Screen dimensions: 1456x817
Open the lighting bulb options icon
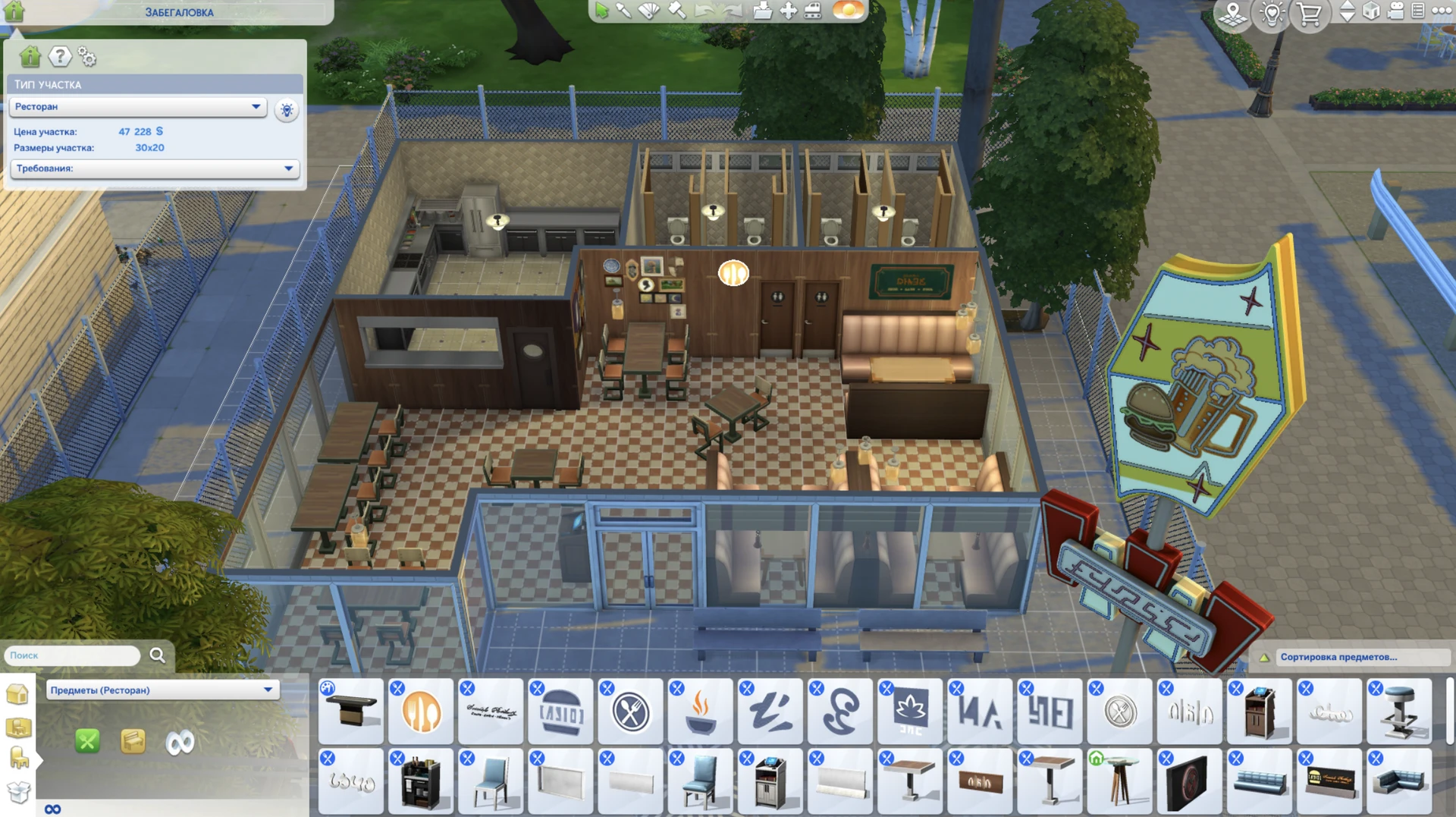tap(1272, 14)
